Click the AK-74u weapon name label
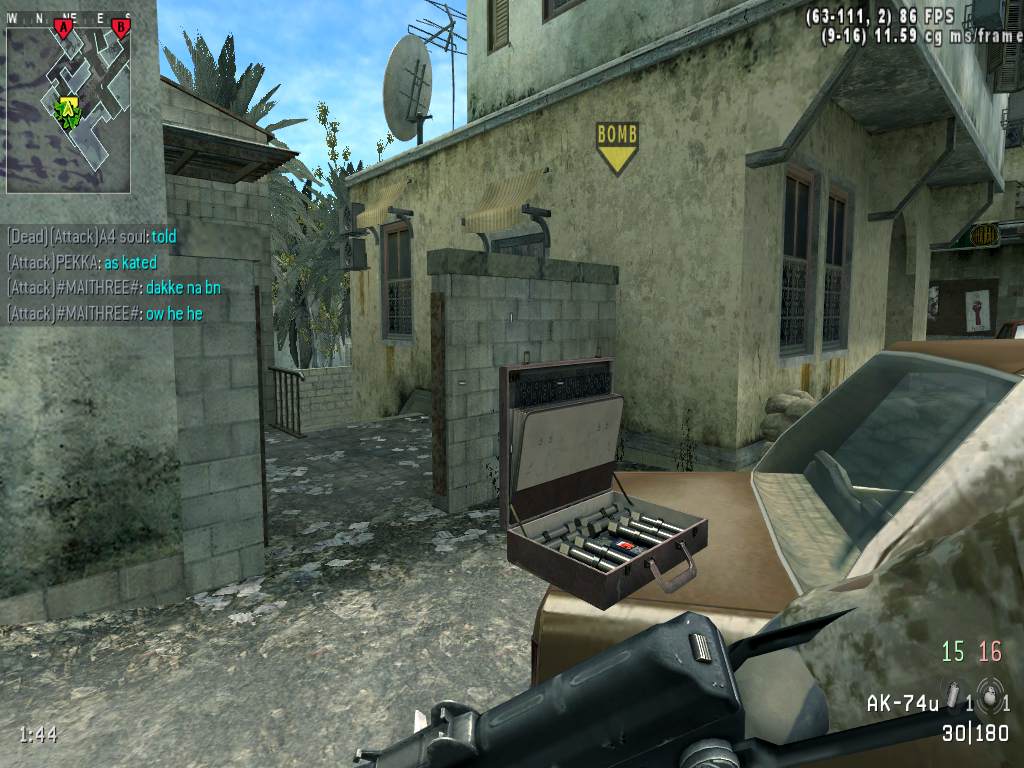 pos(902,703)
